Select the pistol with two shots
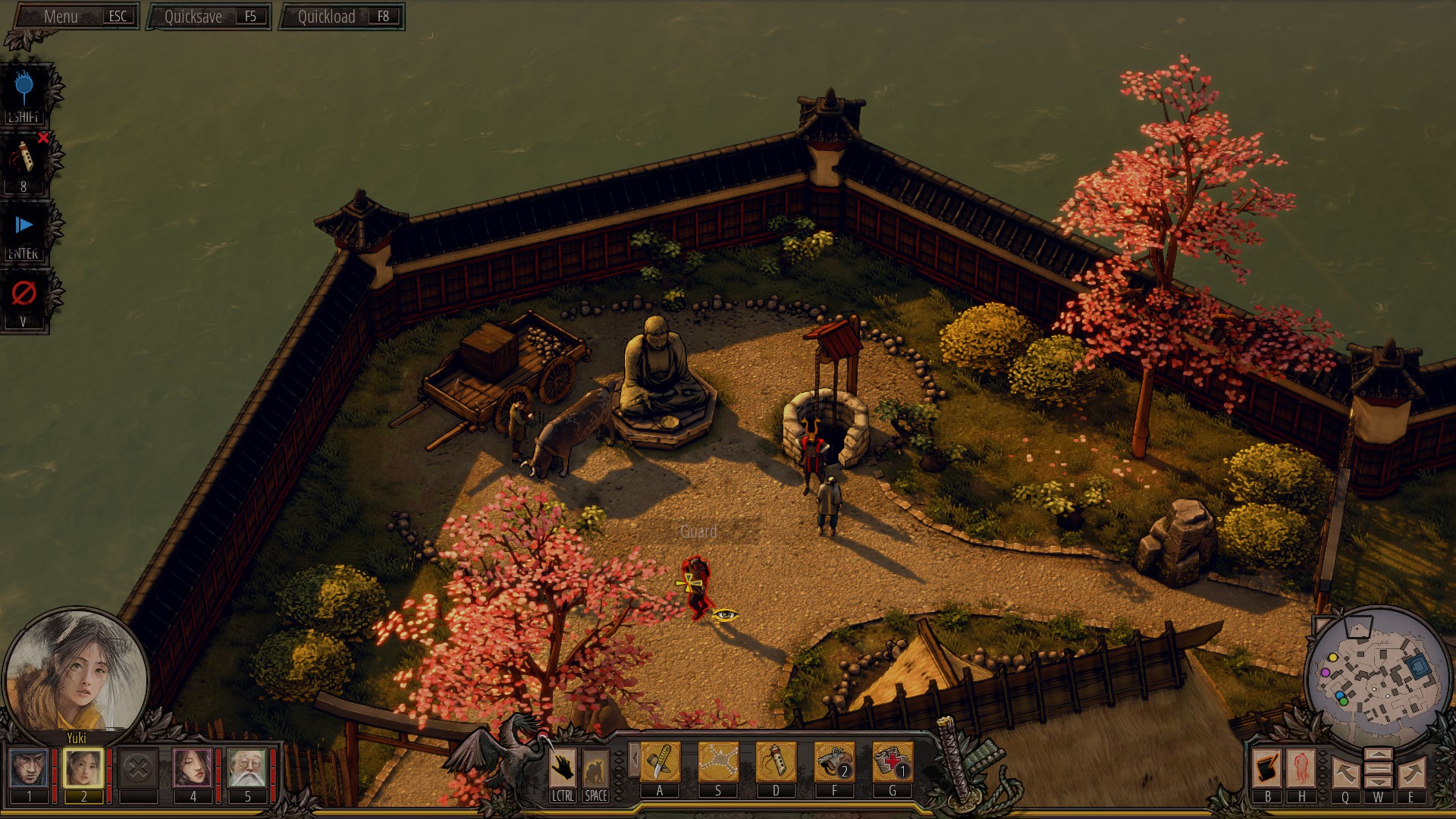The width and height of the screenshot is (1456, 819). tap(834, 762)
